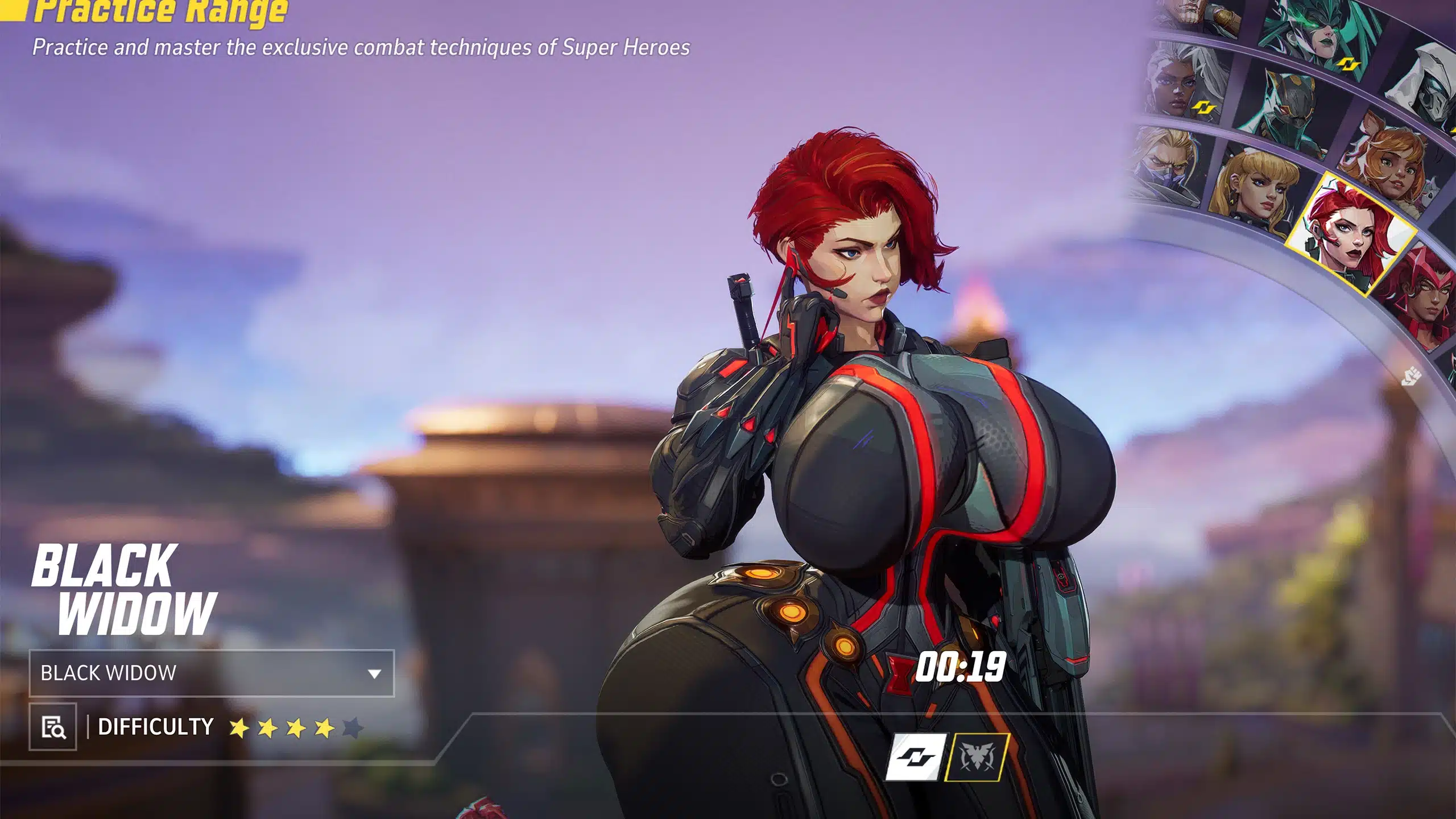Select the phoenix emblem icon outlined in yellow
1456x819 pixels.
click(977, 757)
